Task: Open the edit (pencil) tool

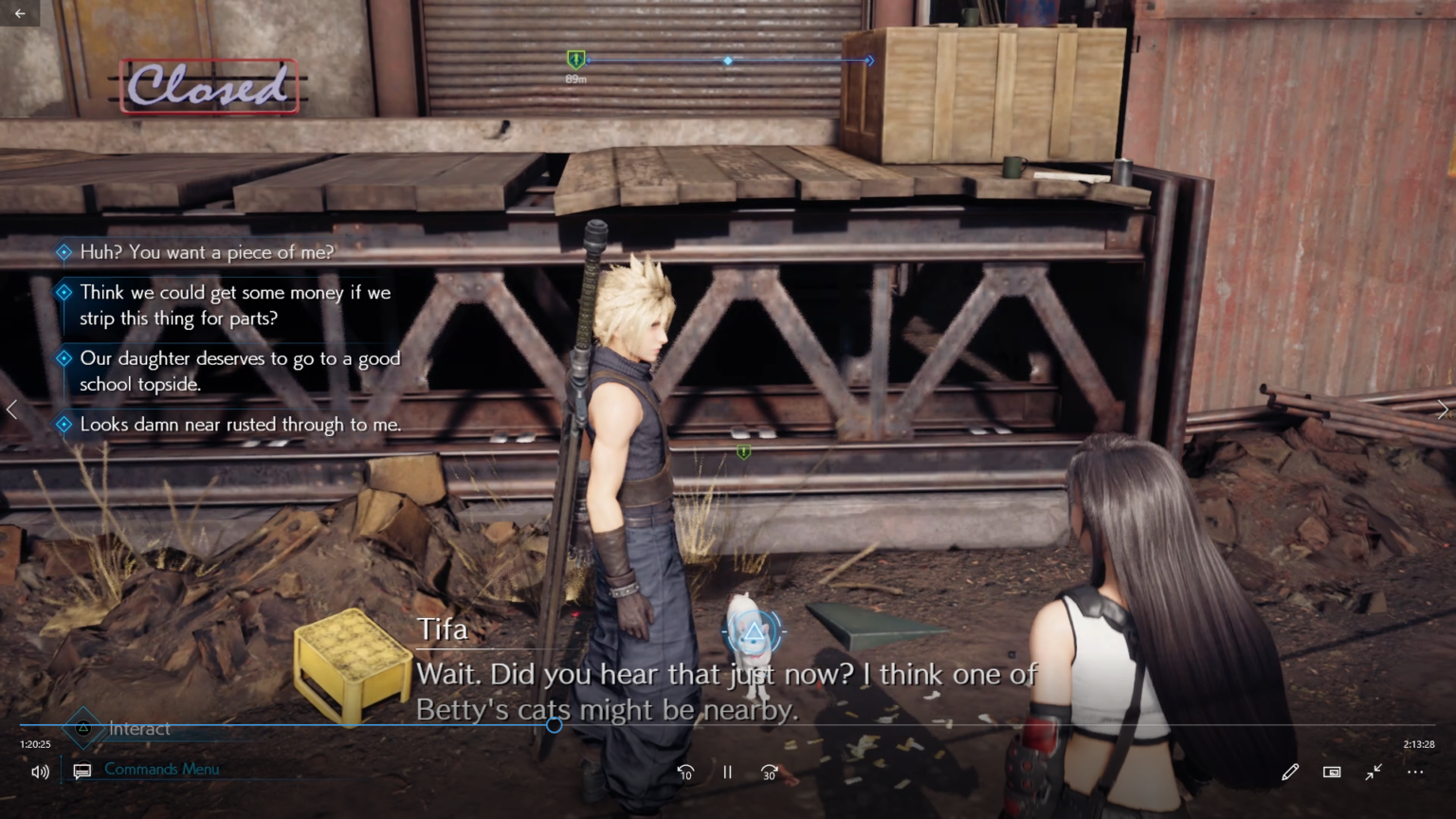Action: 1290,772
